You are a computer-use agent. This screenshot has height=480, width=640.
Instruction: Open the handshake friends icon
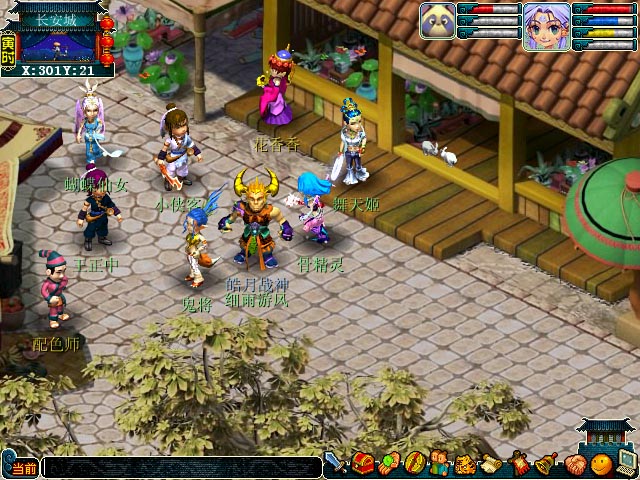[574, 464]
